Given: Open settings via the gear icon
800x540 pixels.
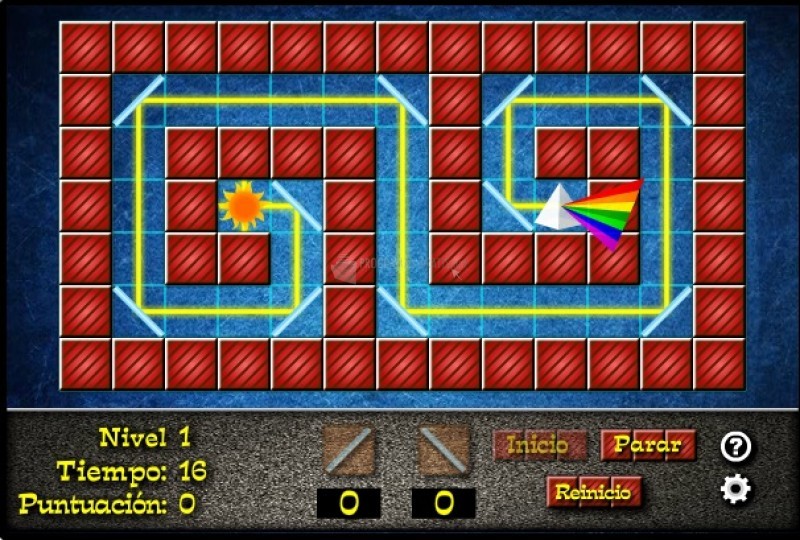Looking at the screenshot, I should pos(736,489).
